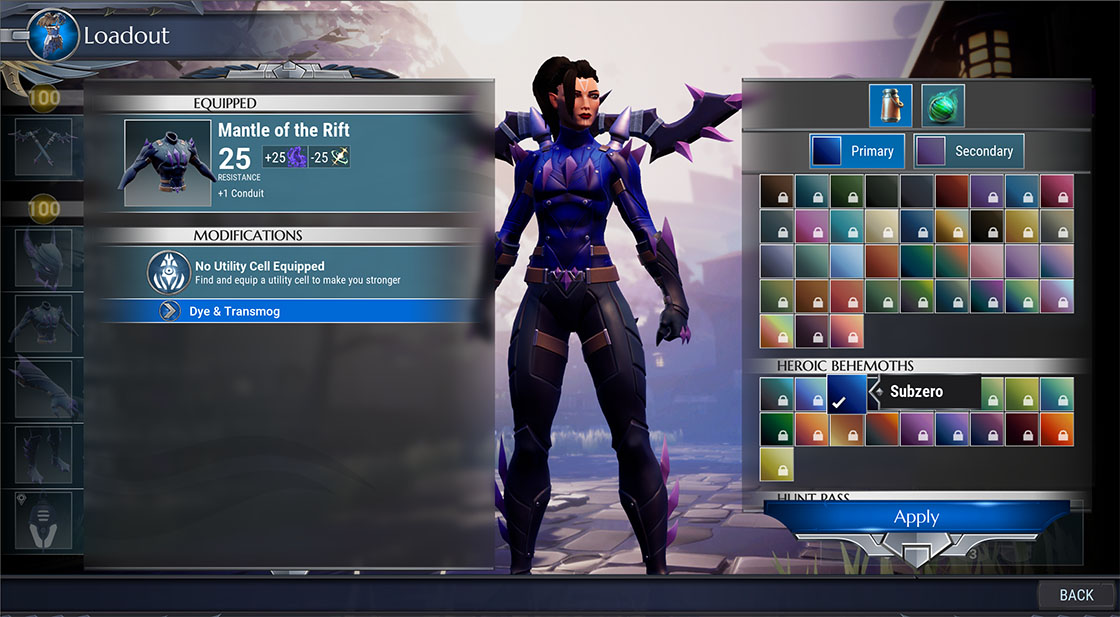The image size is (1120, 617).
Task: Pick the yellow Heroic Behemoths dye swatch
Action: tap(776, 463)
